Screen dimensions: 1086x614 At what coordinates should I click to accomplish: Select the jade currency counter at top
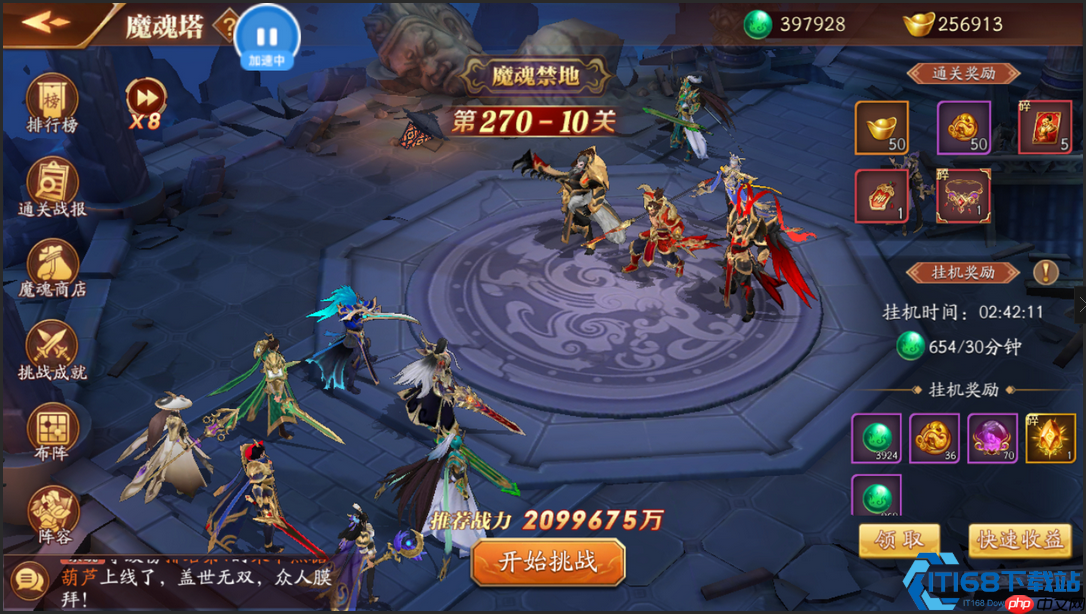click(x=797, y=24)
